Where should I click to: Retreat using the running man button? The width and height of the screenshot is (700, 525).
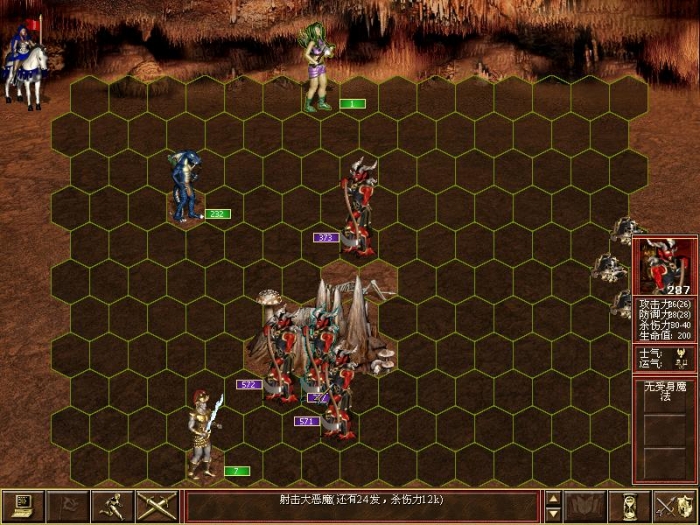(x=110, y=505)
